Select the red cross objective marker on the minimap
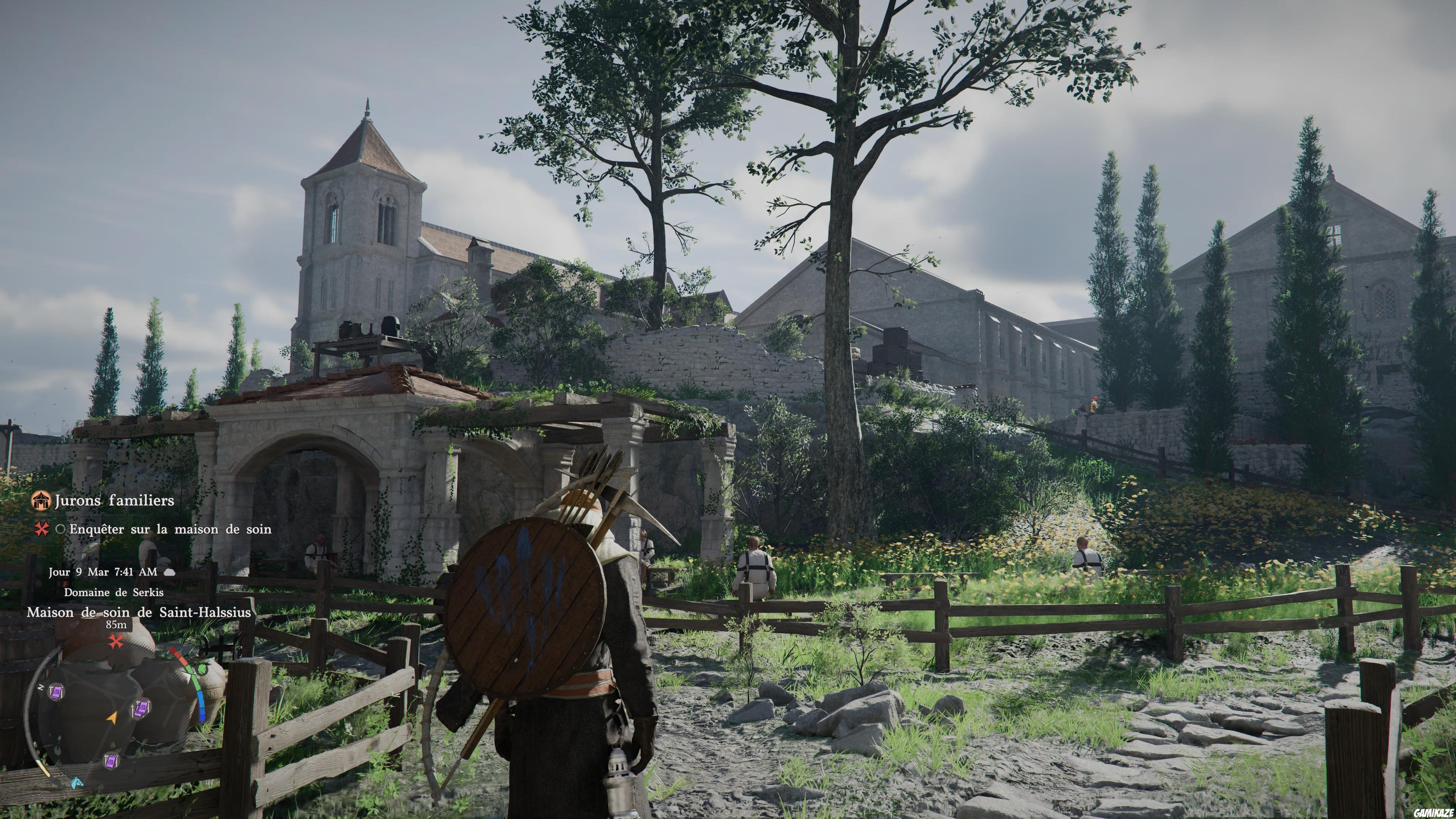1456x819 pixels. (116, 642)
